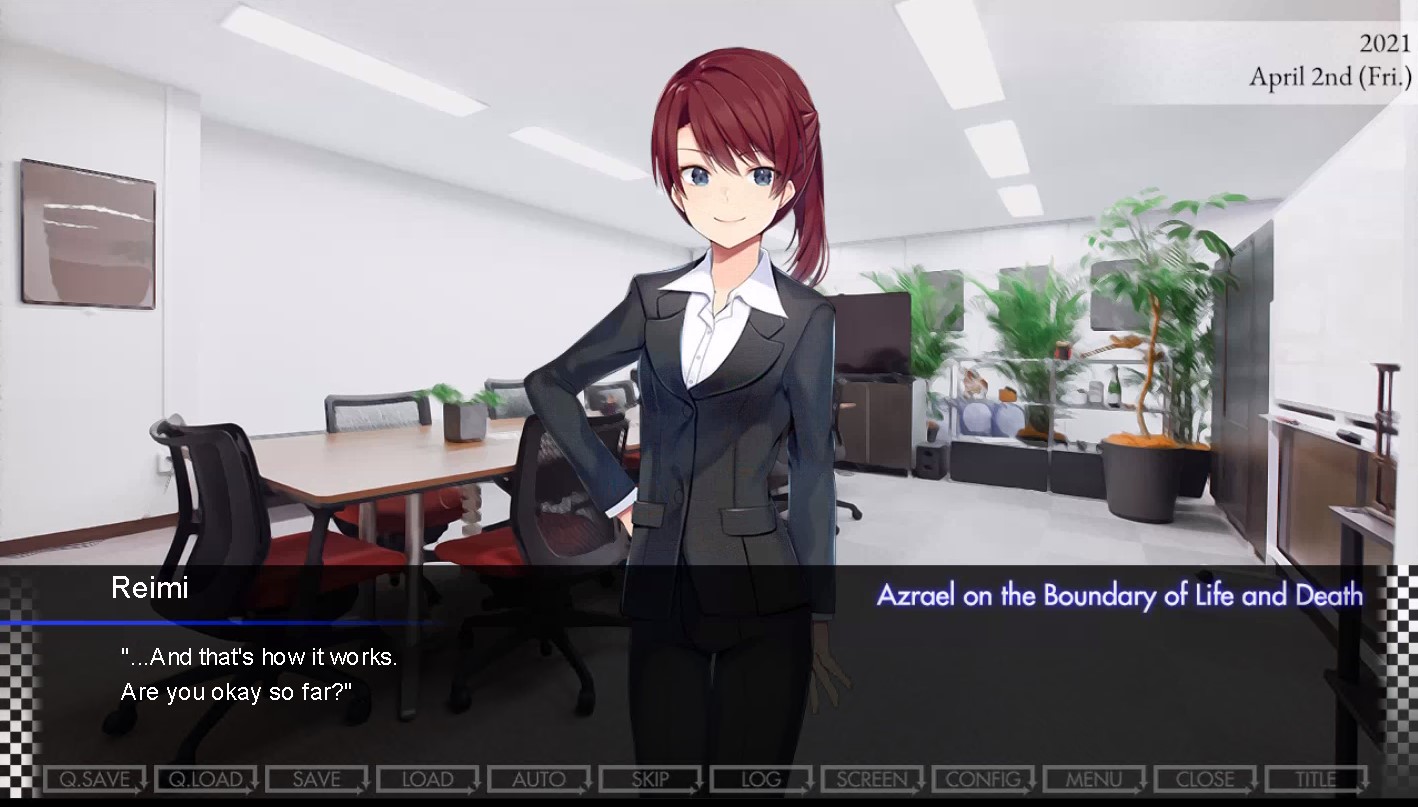Image resolution: width=1418 pixels, height=807 pixels.
Task: Show the dialogue LOG history
Action: click(760, 779)
